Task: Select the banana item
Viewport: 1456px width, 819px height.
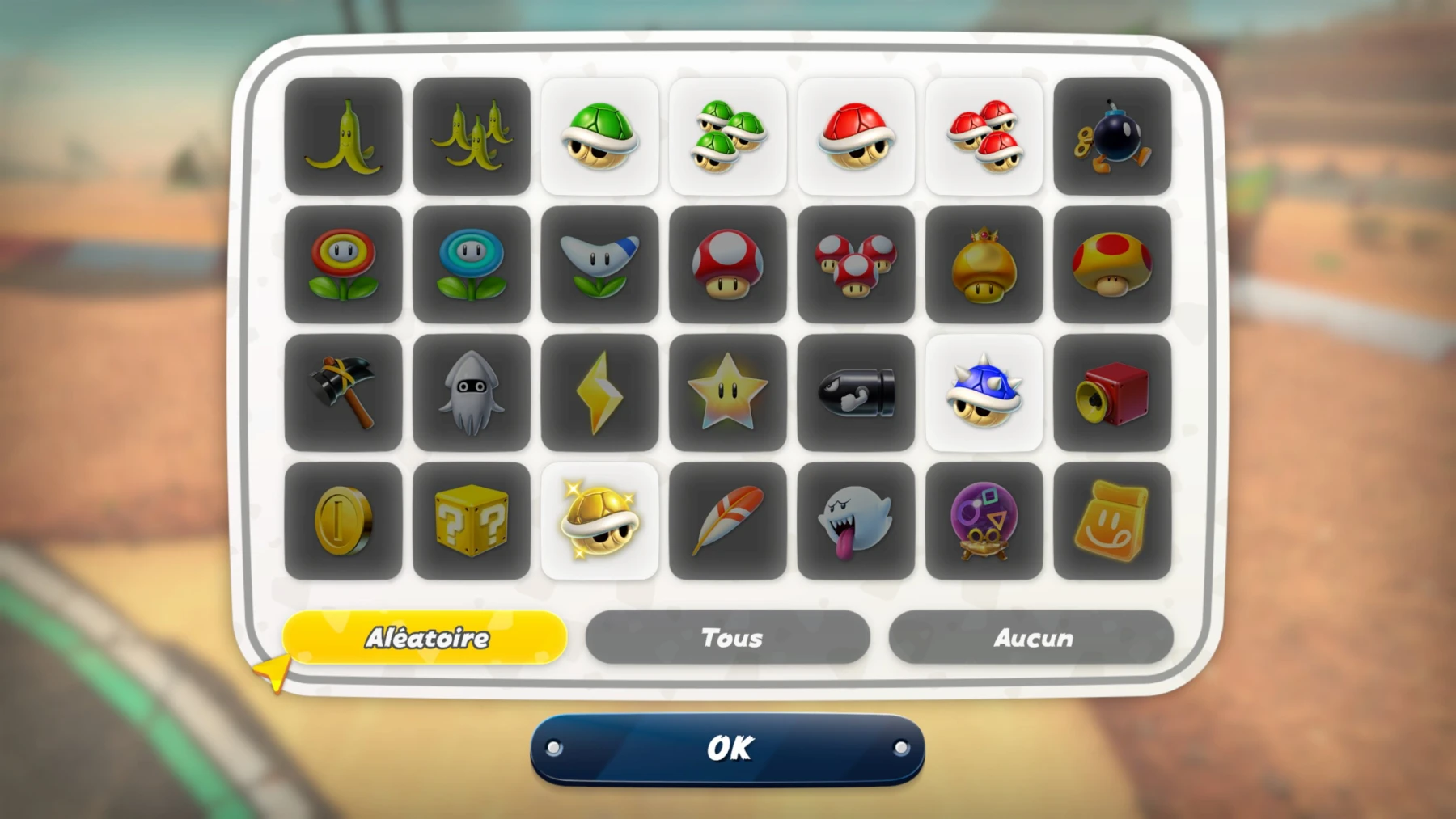Action: 343,134
